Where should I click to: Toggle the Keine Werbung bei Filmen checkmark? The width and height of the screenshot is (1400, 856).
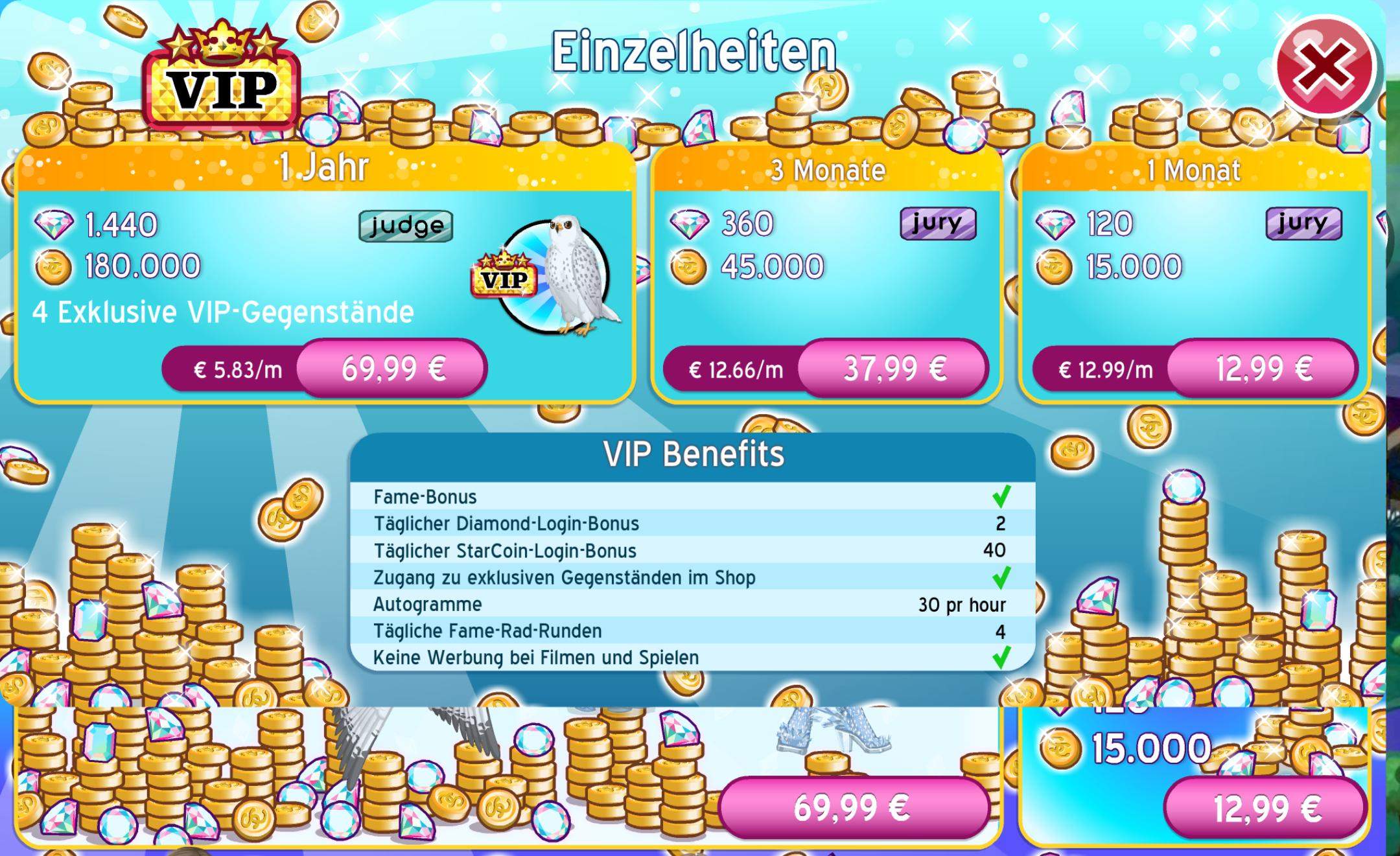1001,656
